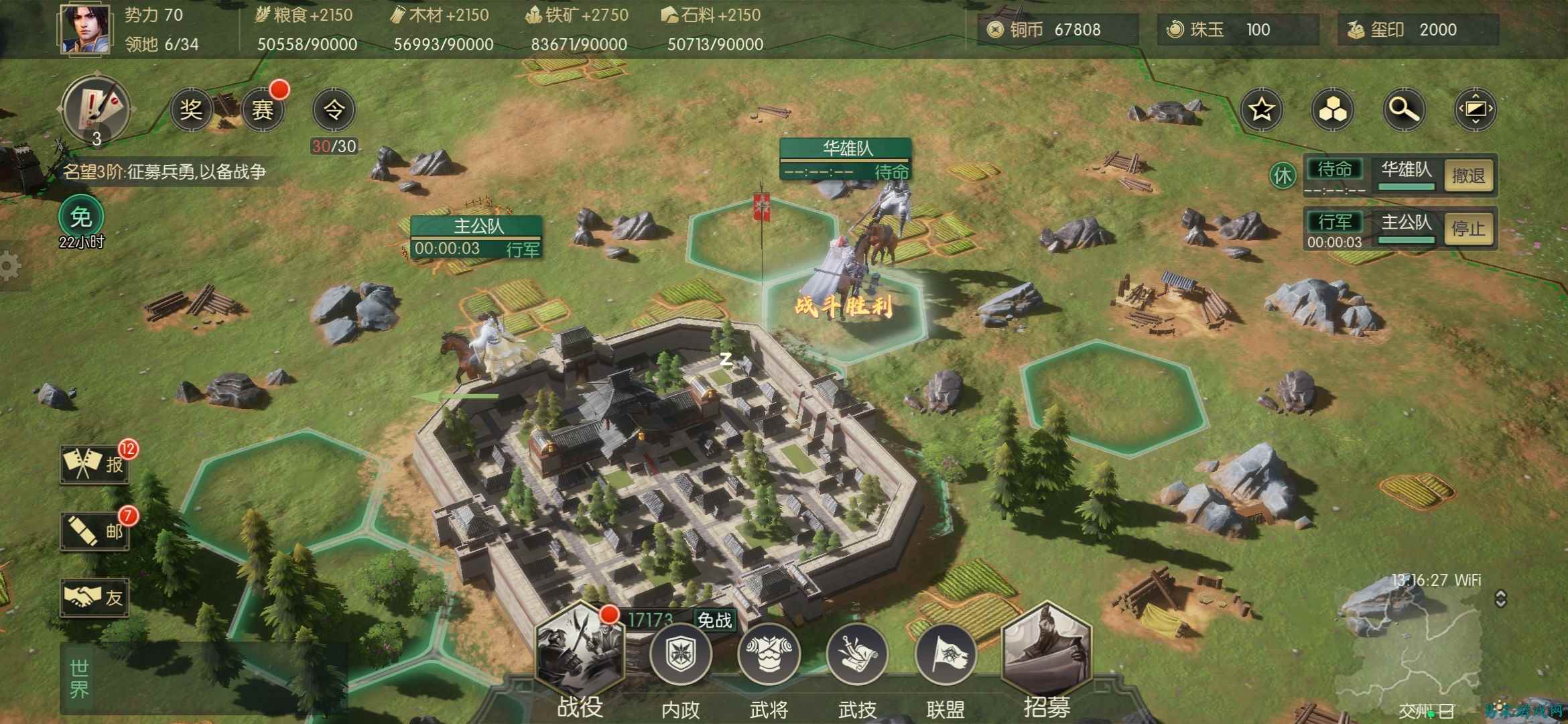Screen dimensions: 1568x724
Task: Open the 友 friends panel
Action: [94, 597]
